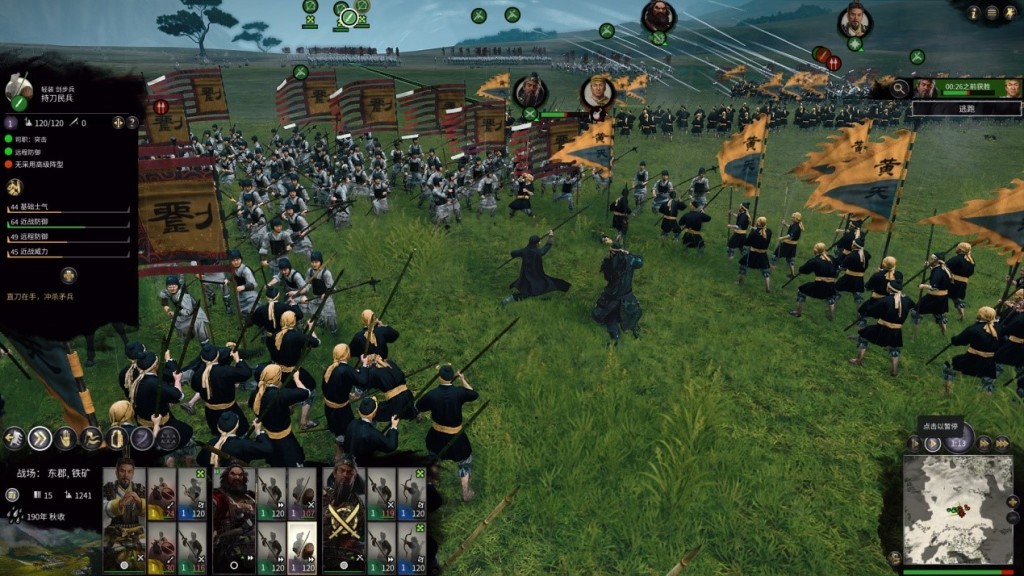Set the double-arrow fast forward speed

[x=984, y=442]
